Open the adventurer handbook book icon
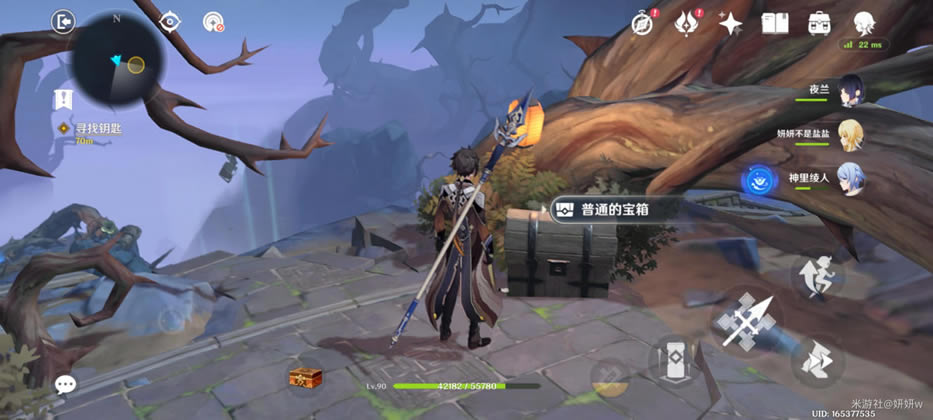This screenshot has width=933, height=420. [x=775, y=24]
